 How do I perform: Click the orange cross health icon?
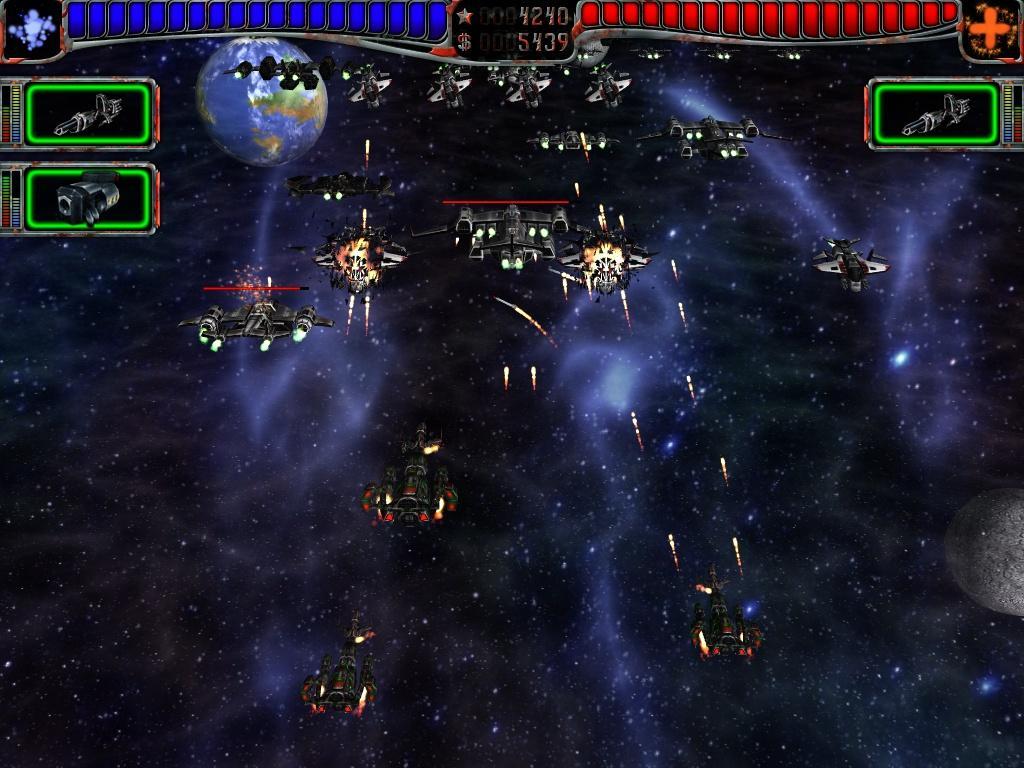(991, 29)
